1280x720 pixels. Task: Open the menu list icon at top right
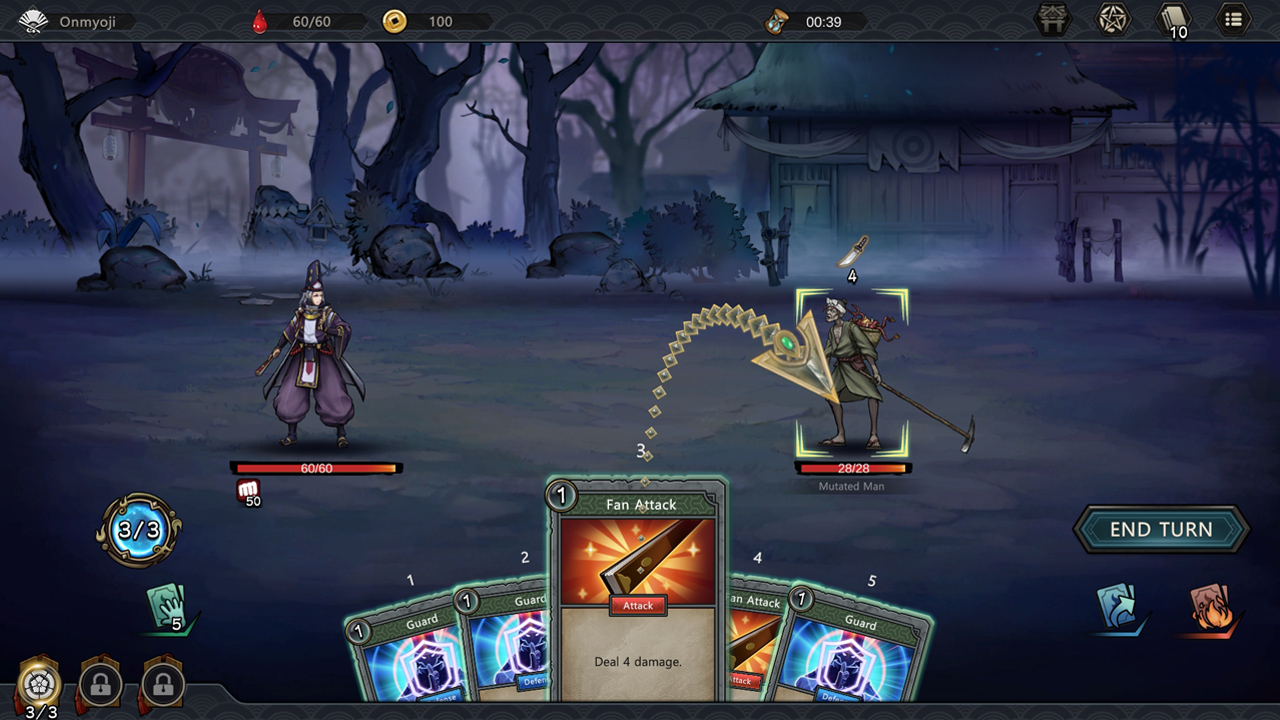pyautogui.click(x=1233, y=19)
